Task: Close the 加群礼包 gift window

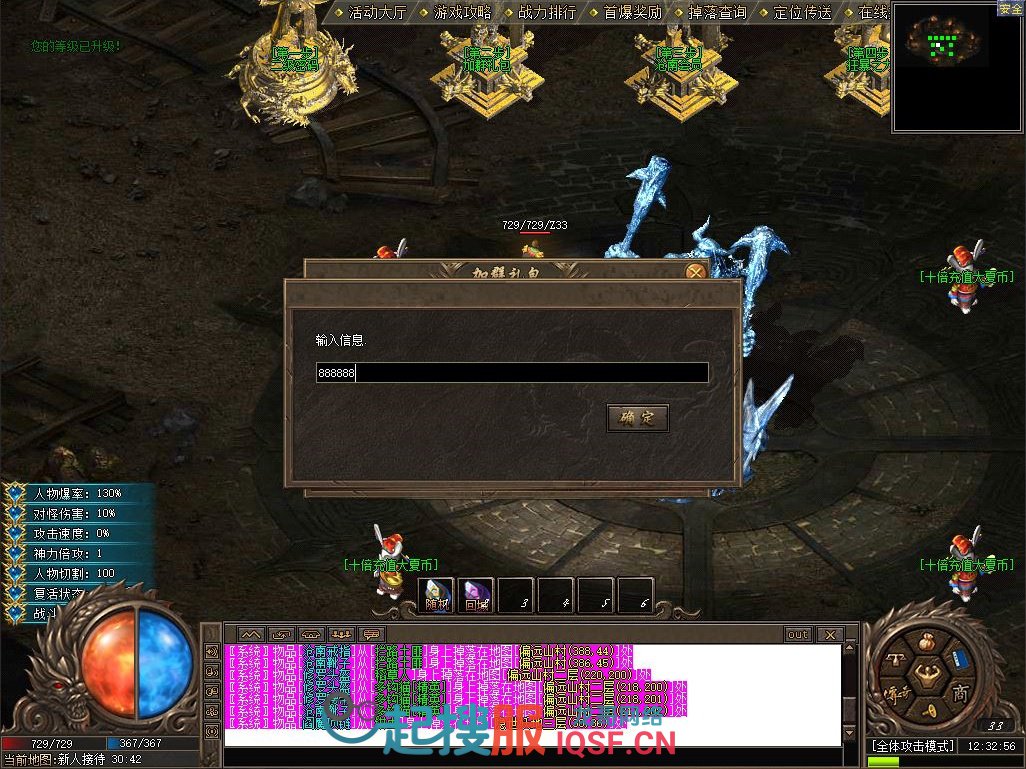Action: coord(696,270)
